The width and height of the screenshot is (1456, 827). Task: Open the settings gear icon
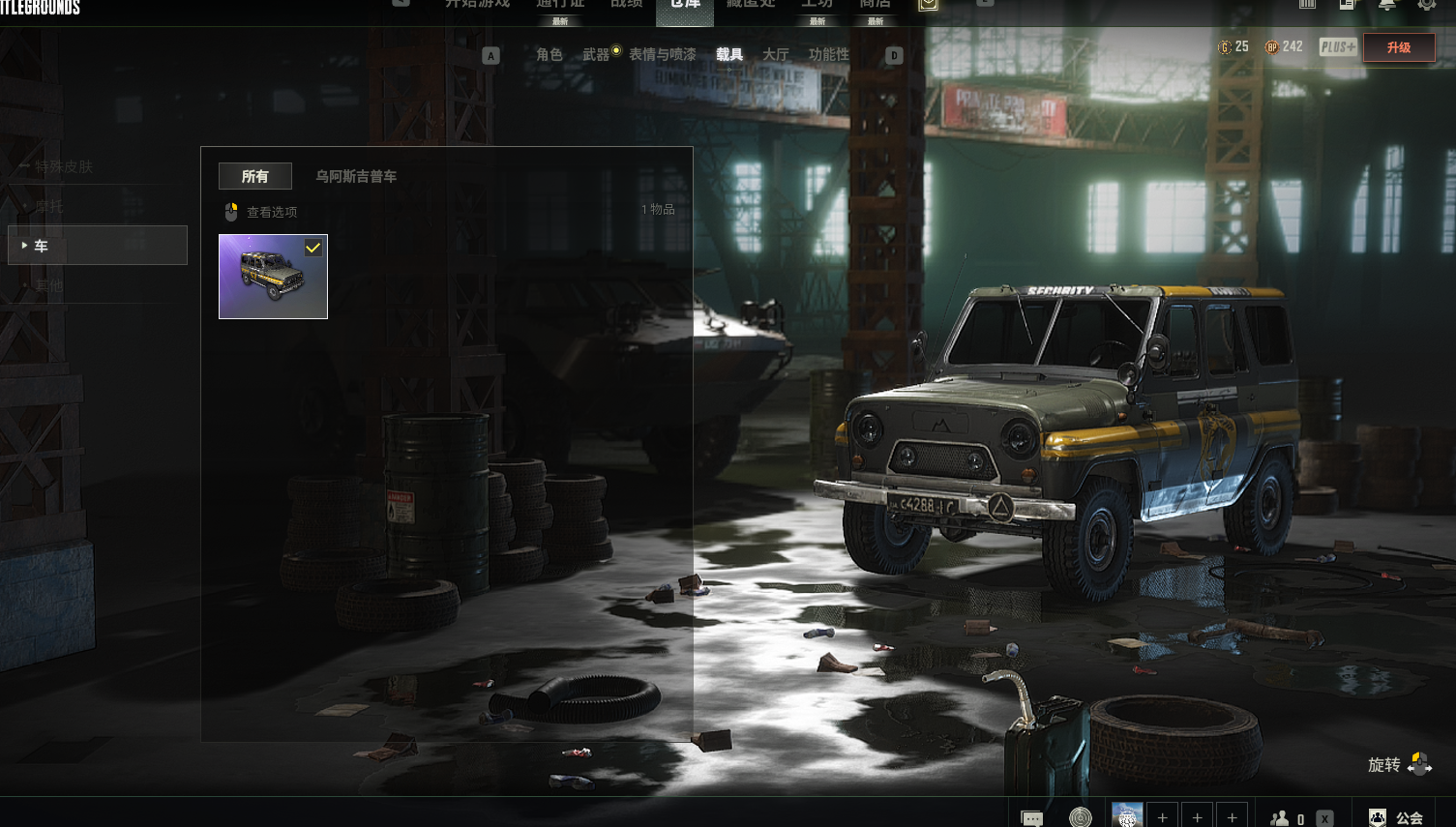click(x=1427, y=5)
